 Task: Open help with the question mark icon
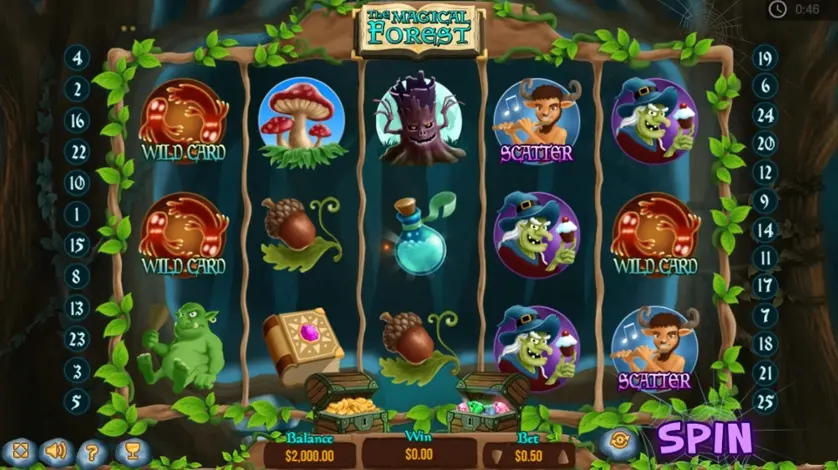tap(90, 451)
